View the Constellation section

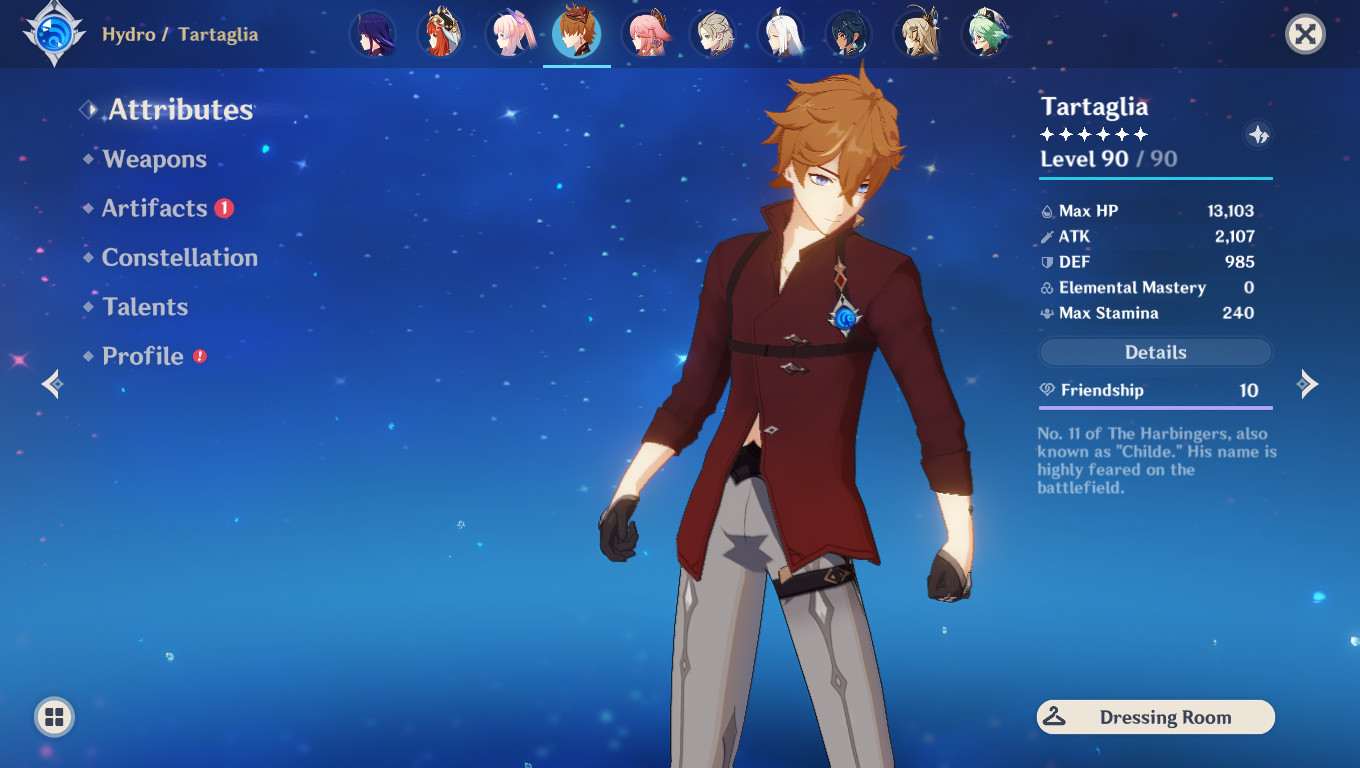179,257
